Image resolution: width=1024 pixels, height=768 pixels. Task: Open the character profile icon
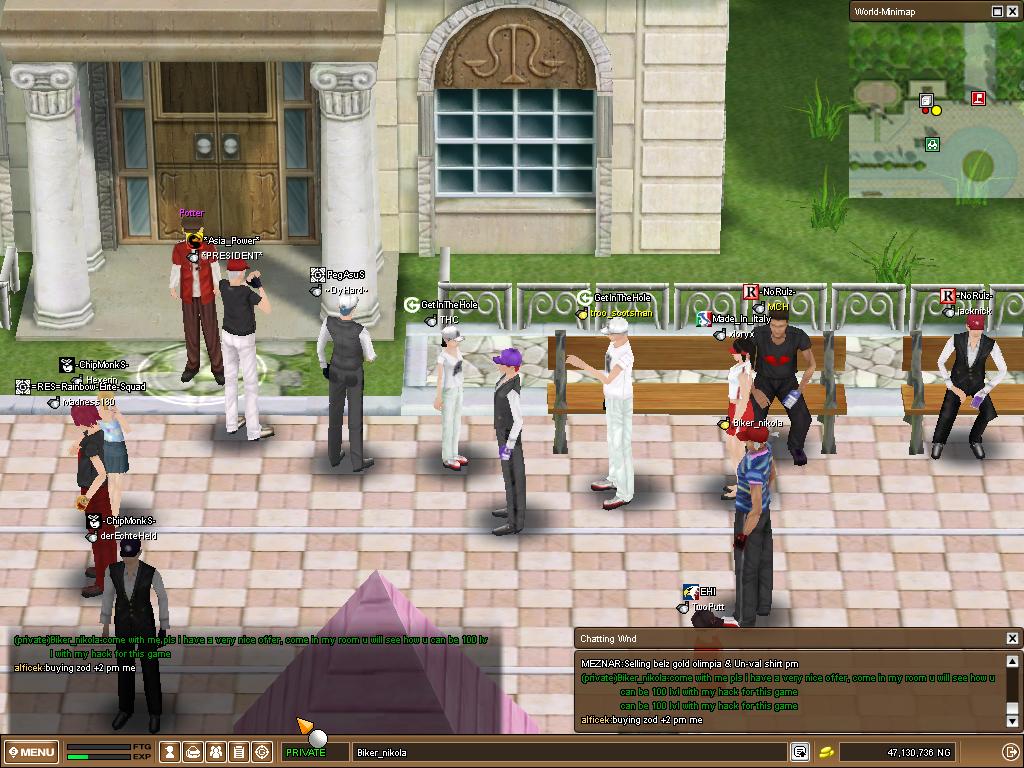click(171, 752)
